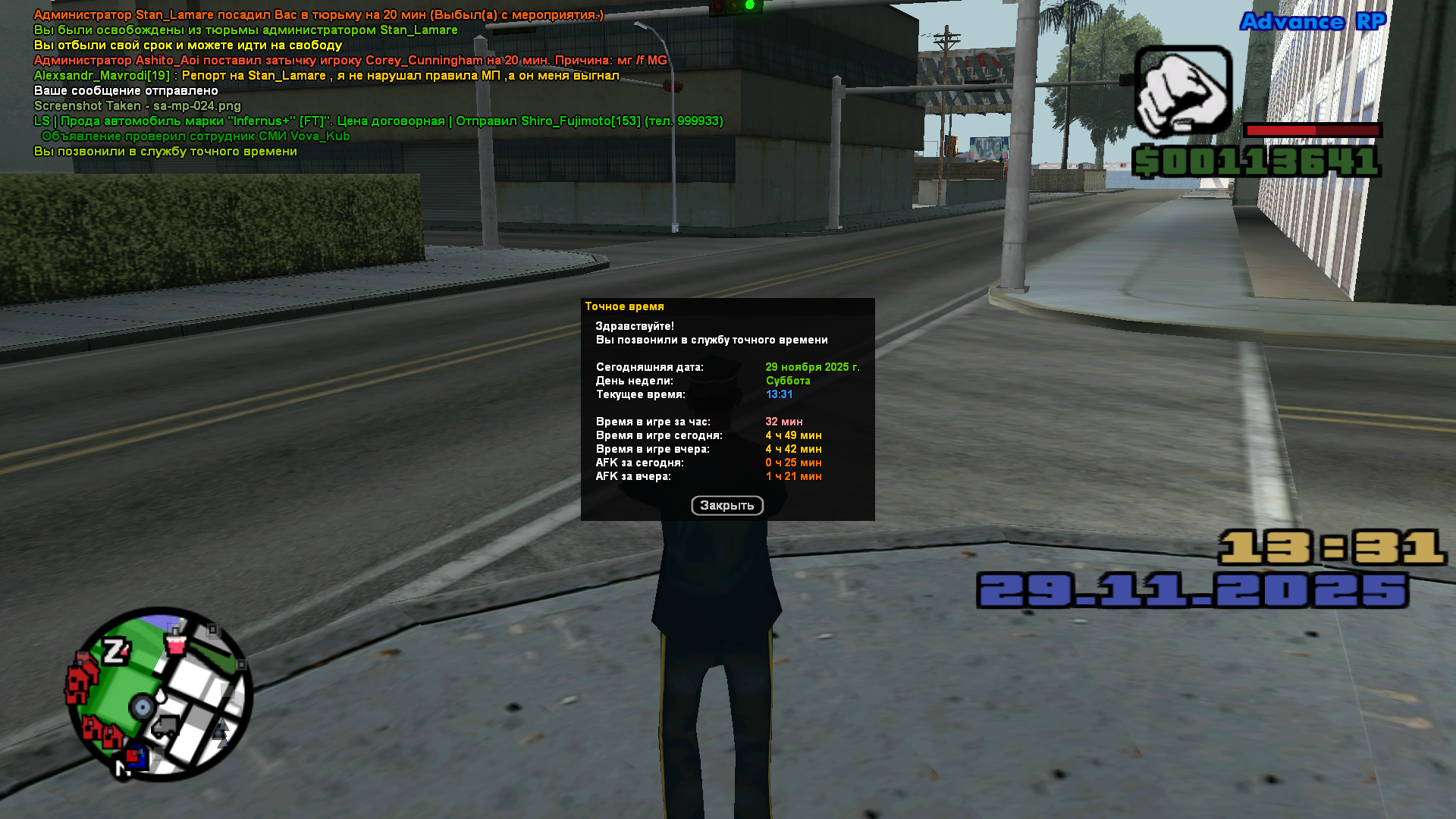This screenshot has height=819, width=1456.
Task: Select the Точное время dialog title bar
Action: (625, 306)
